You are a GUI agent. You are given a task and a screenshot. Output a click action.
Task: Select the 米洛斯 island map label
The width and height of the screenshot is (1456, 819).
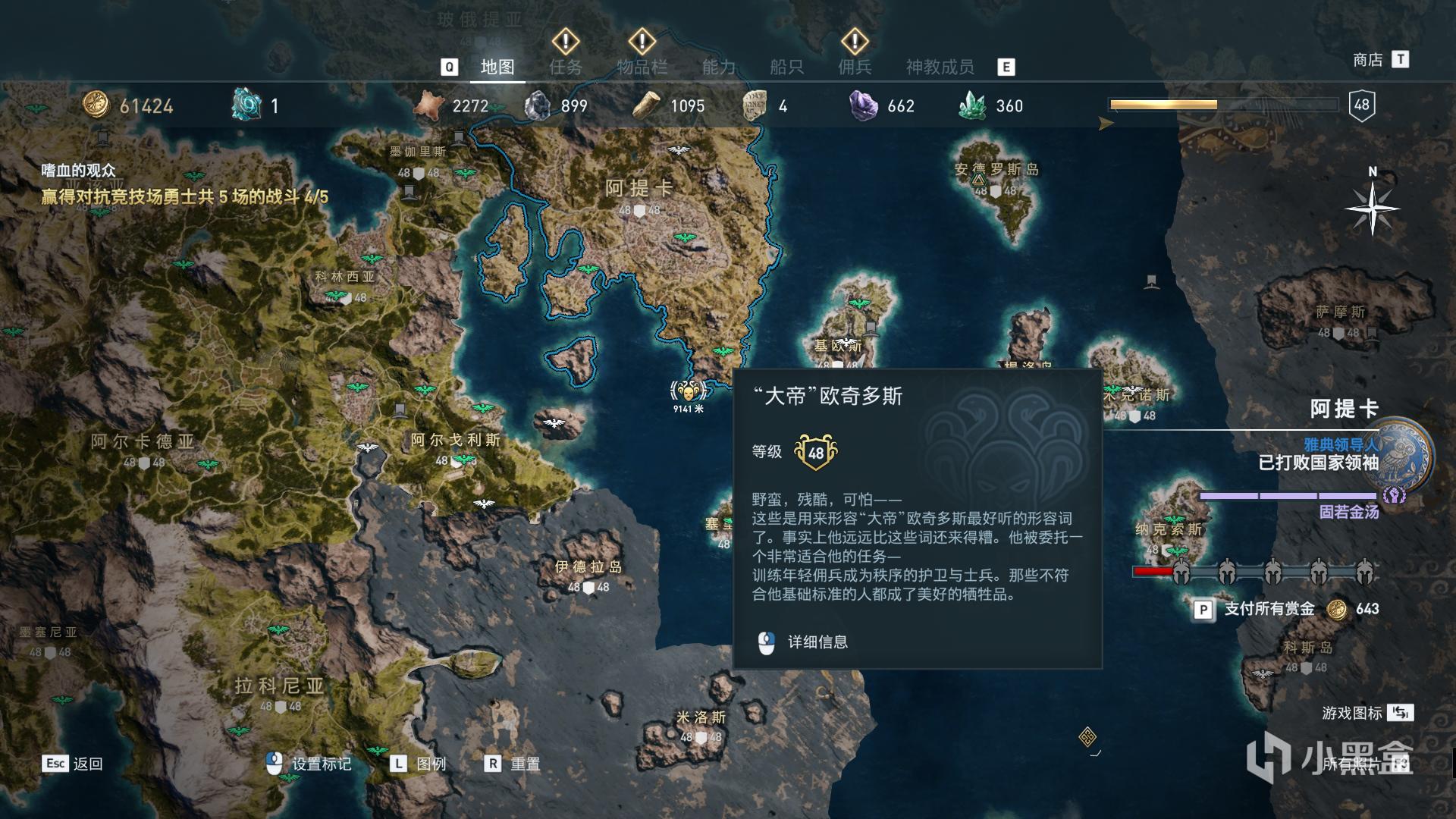(x=701, y=717)
